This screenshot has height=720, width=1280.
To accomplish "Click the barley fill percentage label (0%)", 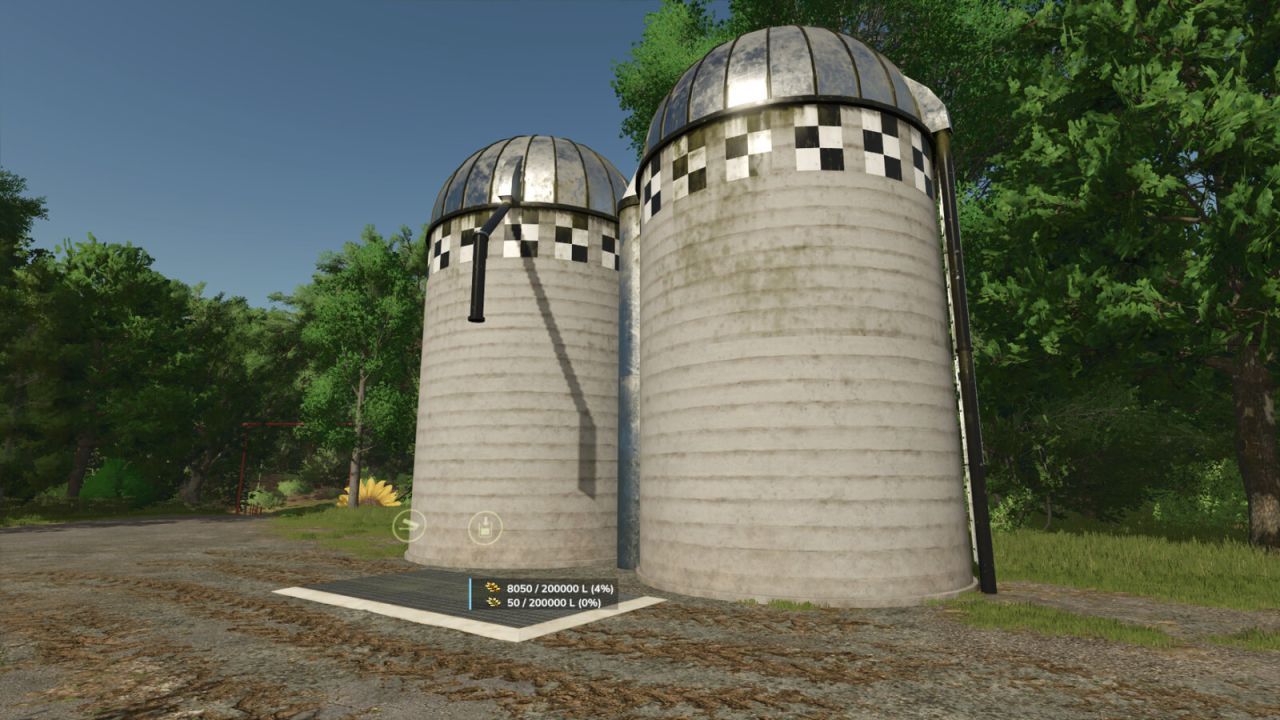I will (588, 603).
